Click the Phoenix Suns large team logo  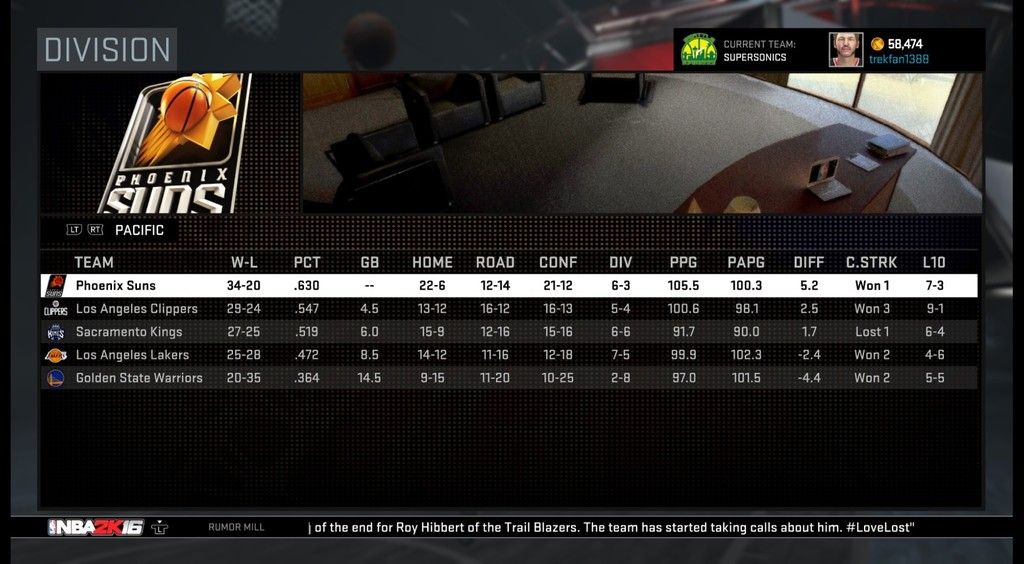tap(181, 145)
